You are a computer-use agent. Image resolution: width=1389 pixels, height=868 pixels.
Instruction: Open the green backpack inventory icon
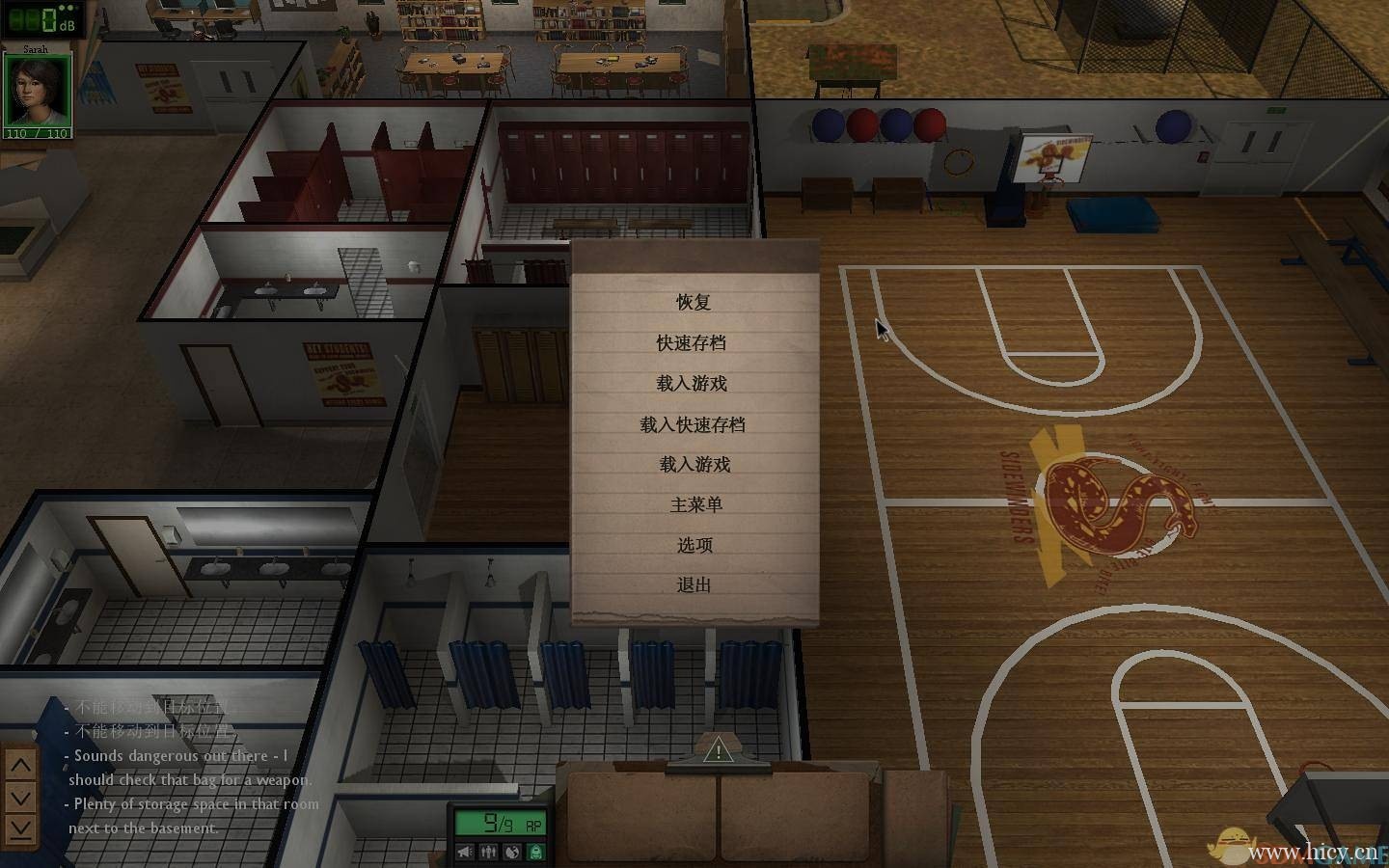(534, 852)
